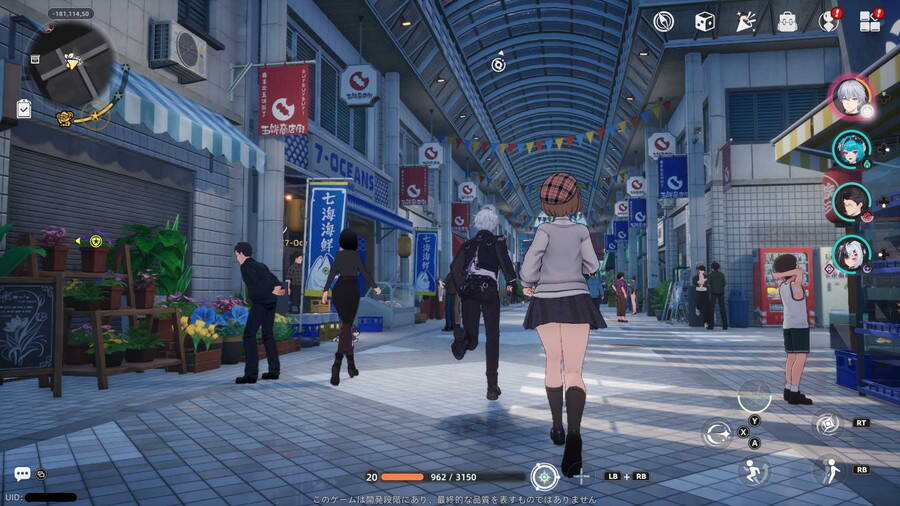The width and height of the screenshot is (900, 506).
Task: Open the backpack inventory
Action: 787,21
